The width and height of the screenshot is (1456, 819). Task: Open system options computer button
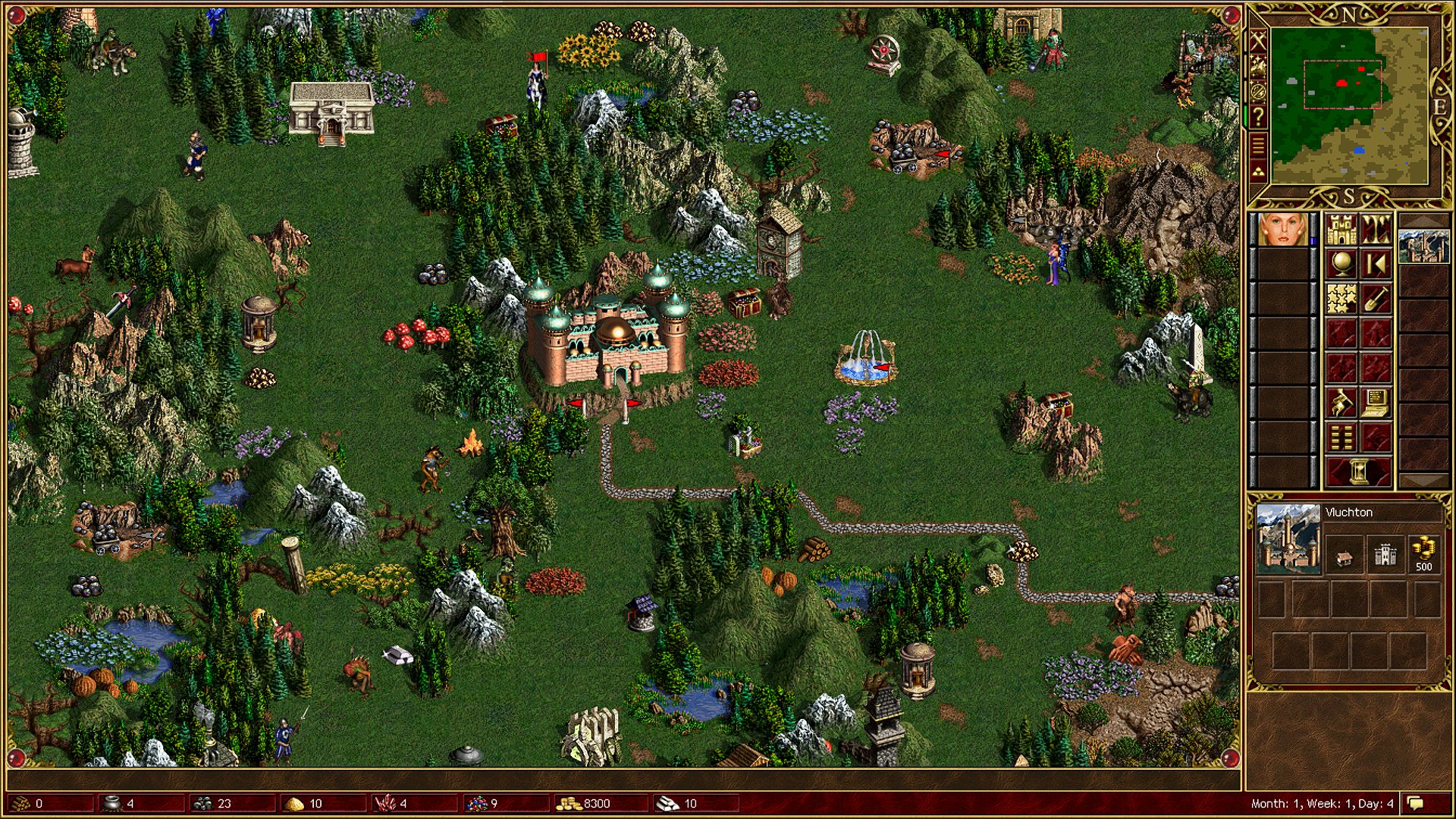coord(1376,403)
